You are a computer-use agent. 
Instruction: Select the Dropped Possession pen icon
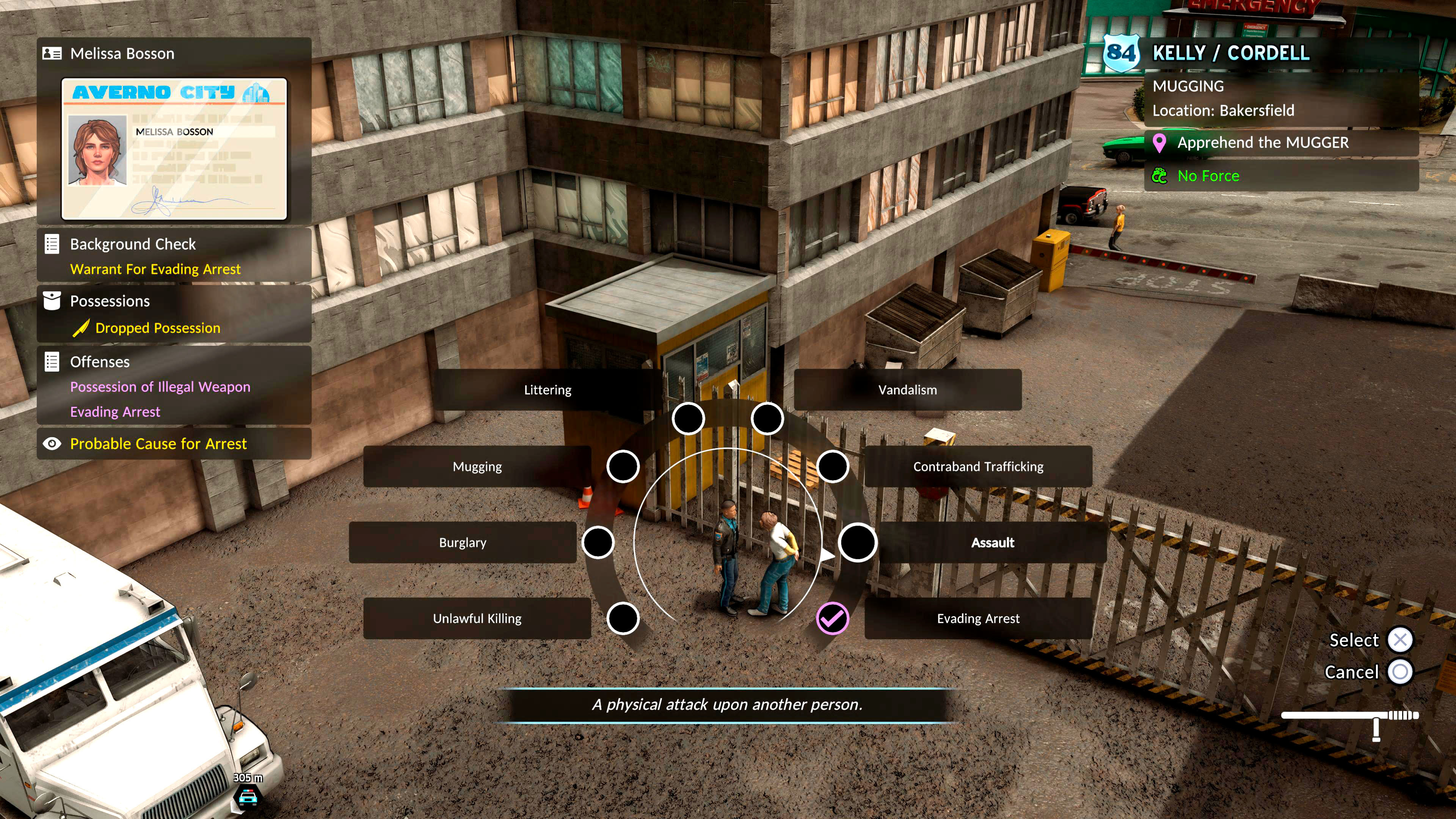pos(83,328)
